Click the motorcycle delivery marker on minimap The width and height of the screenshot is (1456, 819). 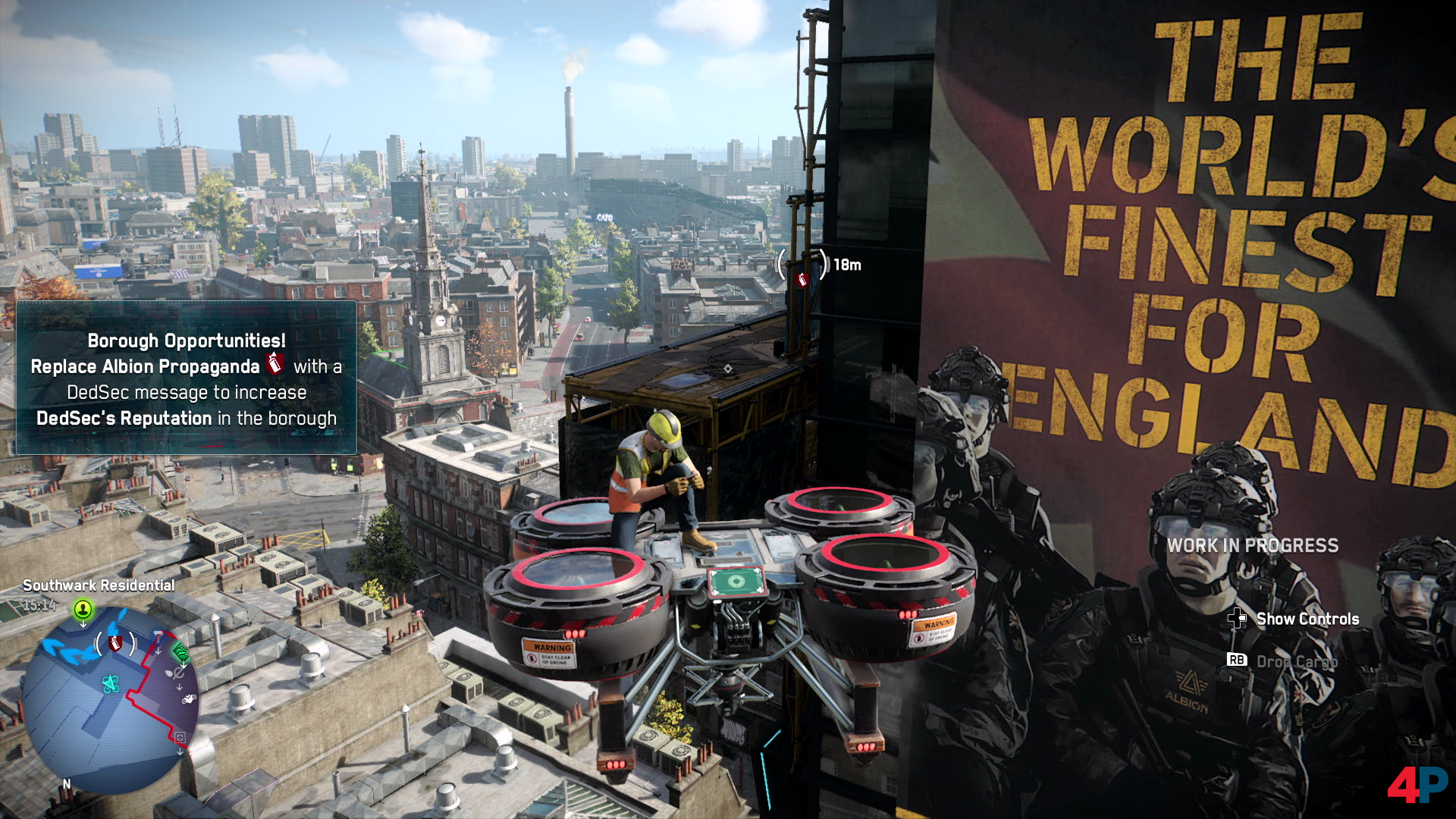coord(188,698)
